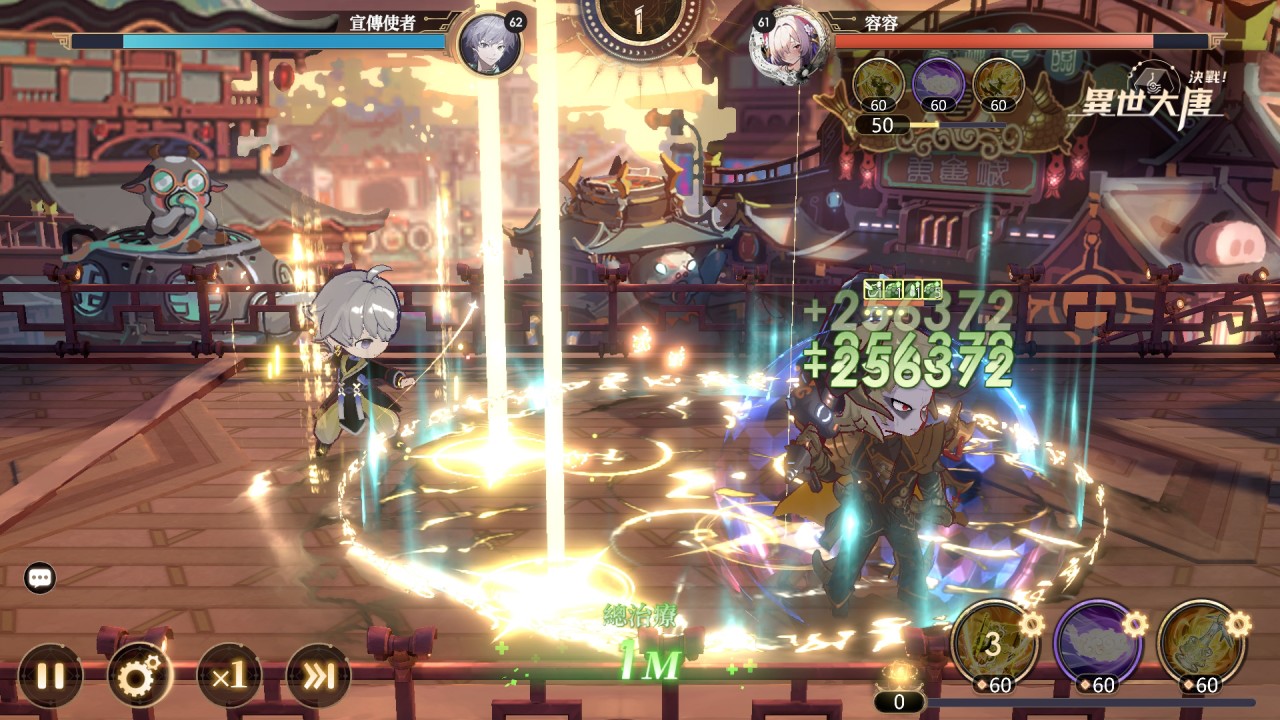Skip the battle with fast-forward arrows

click(318, 676)
